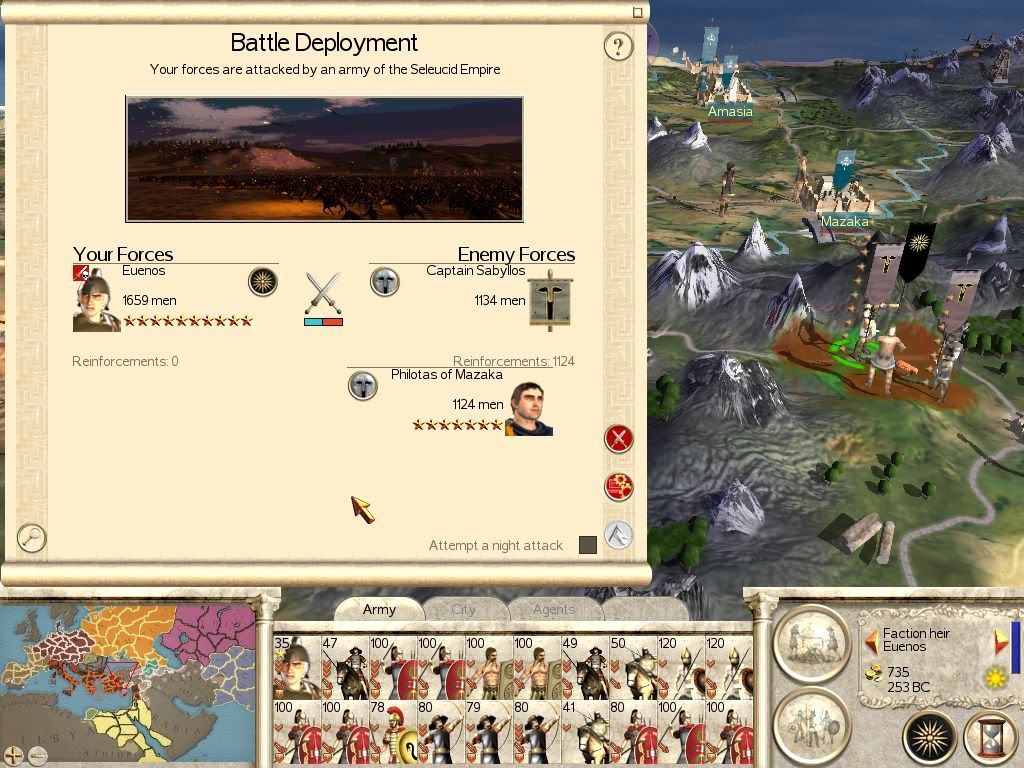The width and height of the screenshot is (1024, 768).
Task: Fight the battle with the red swords button
Action: (x=619, y=438)
